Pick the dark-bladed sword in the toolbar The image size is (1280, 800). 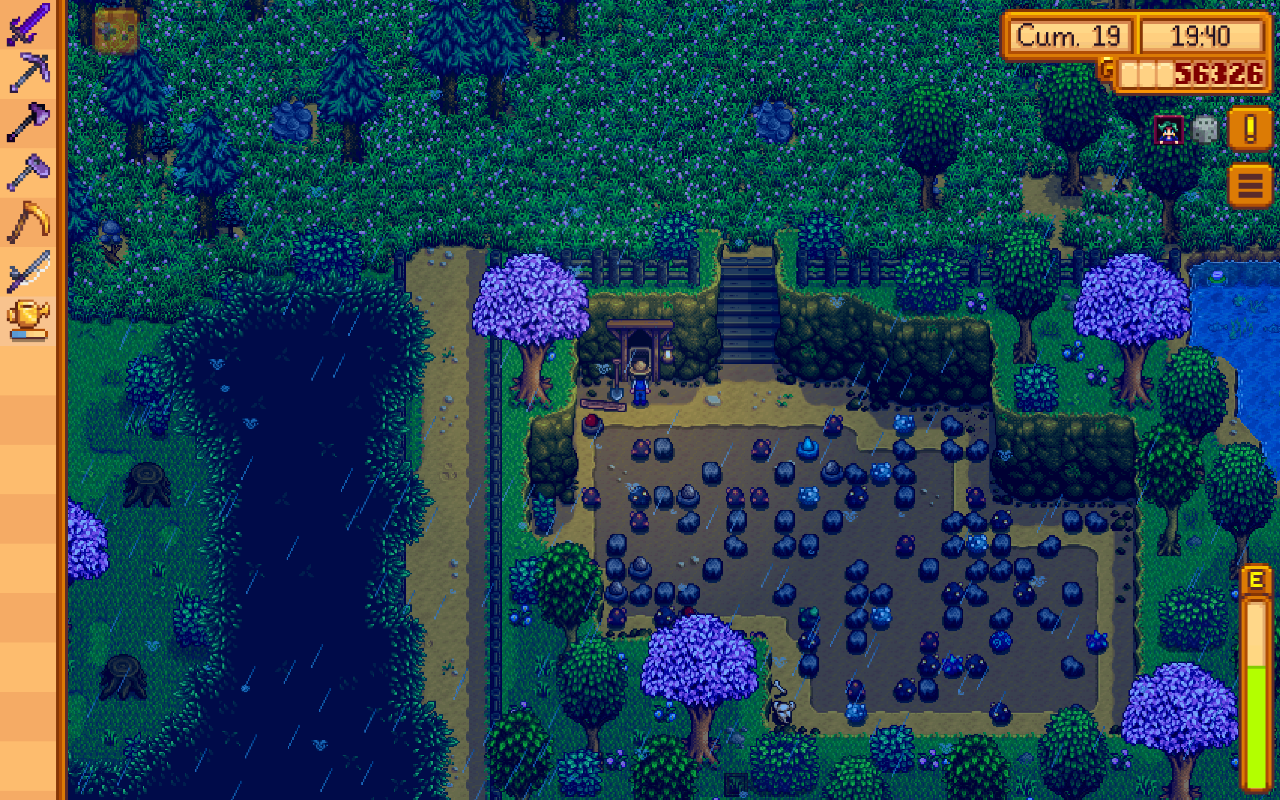pyautogui.click(x=29, y=271)
